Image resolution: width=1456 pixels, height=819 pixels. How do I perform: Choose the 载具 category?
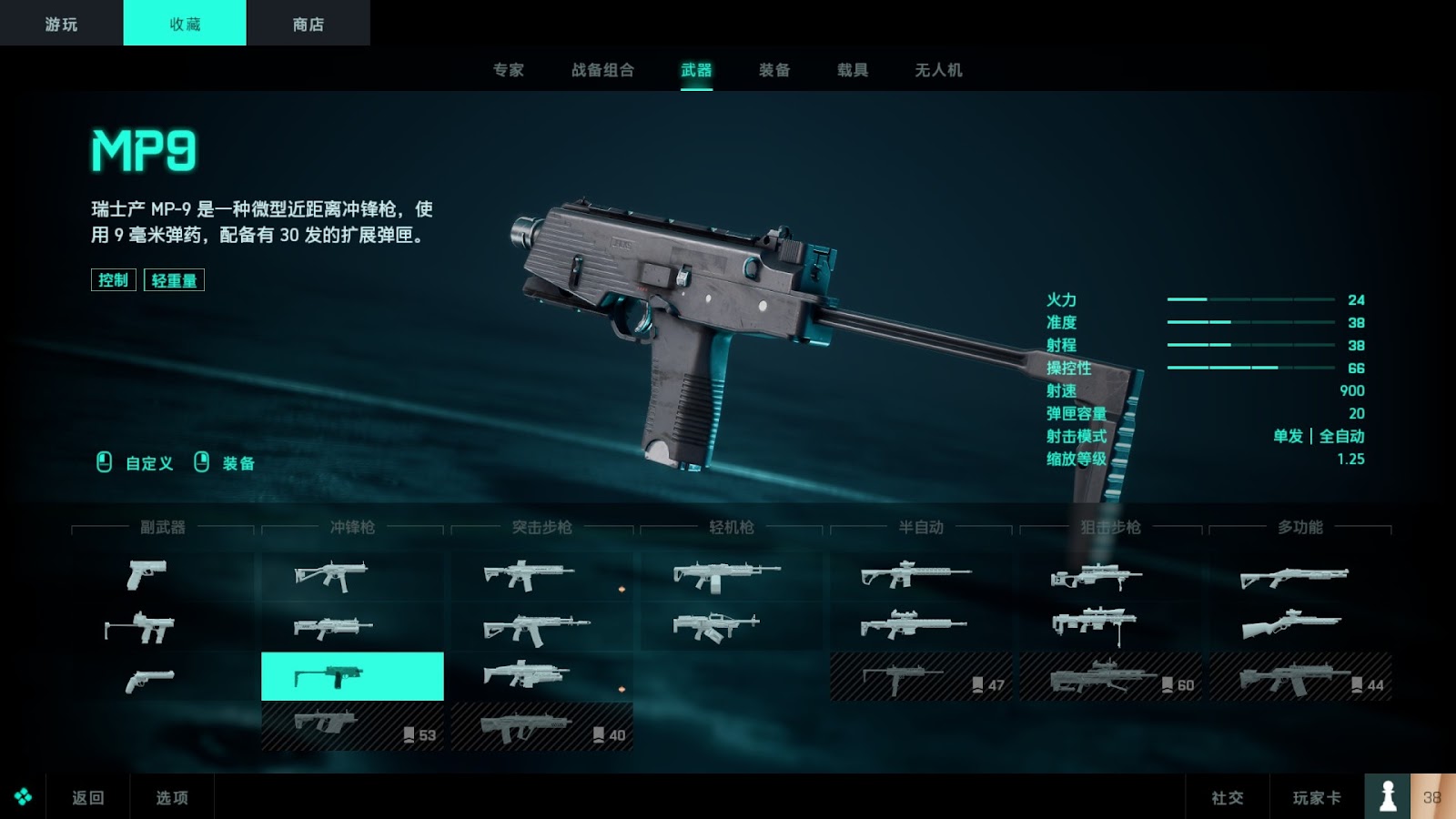853,70
